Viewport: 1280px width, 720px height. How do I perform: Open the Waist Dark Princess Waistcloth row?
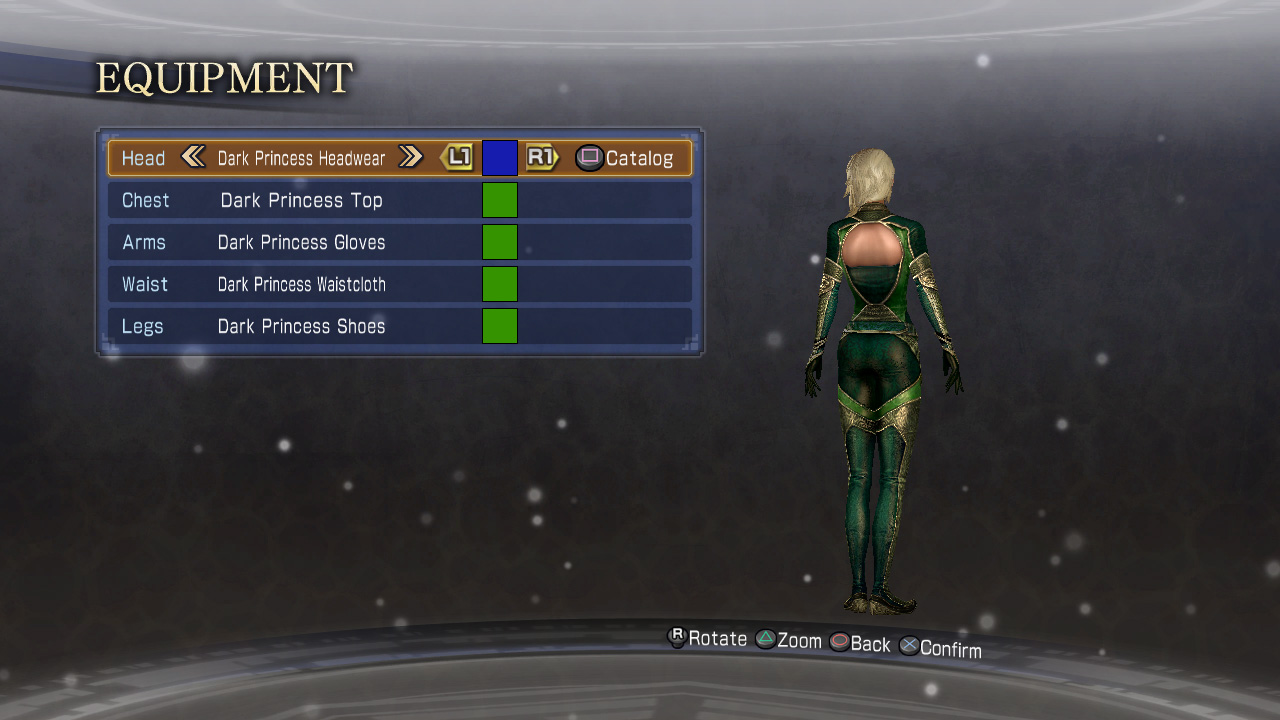(x=300, y=284)
